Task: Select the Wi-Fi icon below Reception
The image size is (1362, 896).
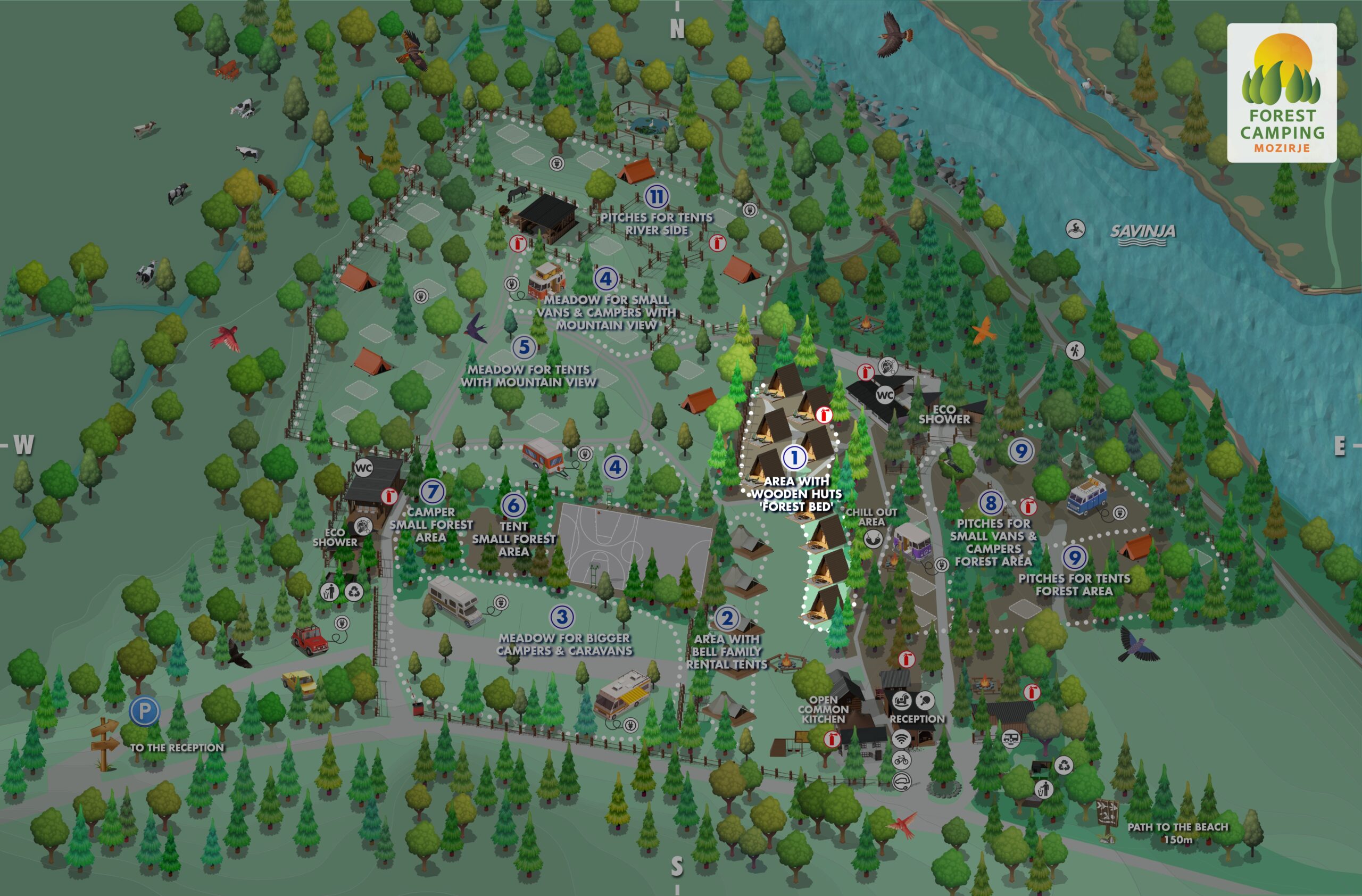Action: [901, 739]
